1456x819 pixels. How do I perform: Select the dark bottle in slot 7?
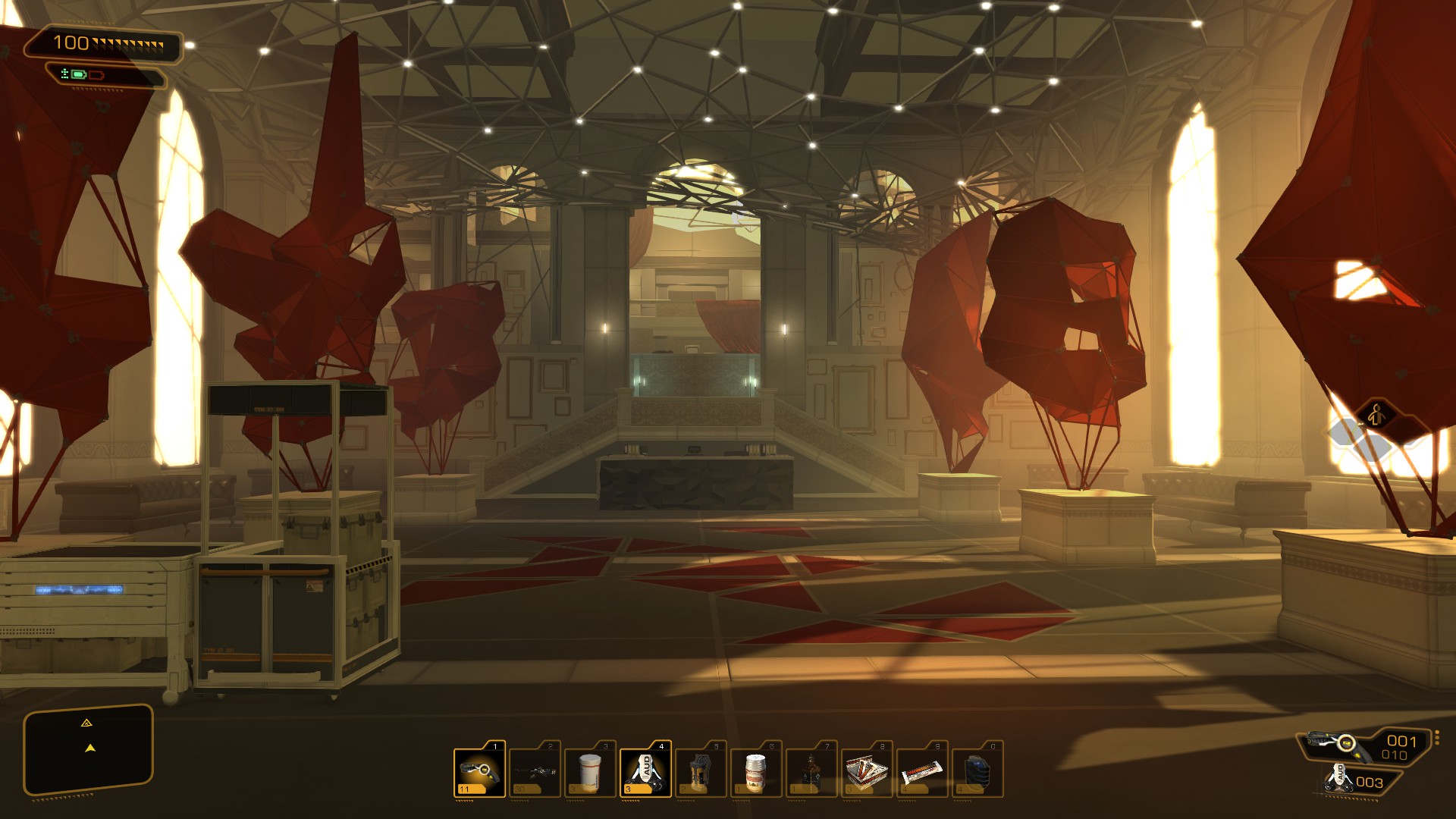click(x=811, y=771)
